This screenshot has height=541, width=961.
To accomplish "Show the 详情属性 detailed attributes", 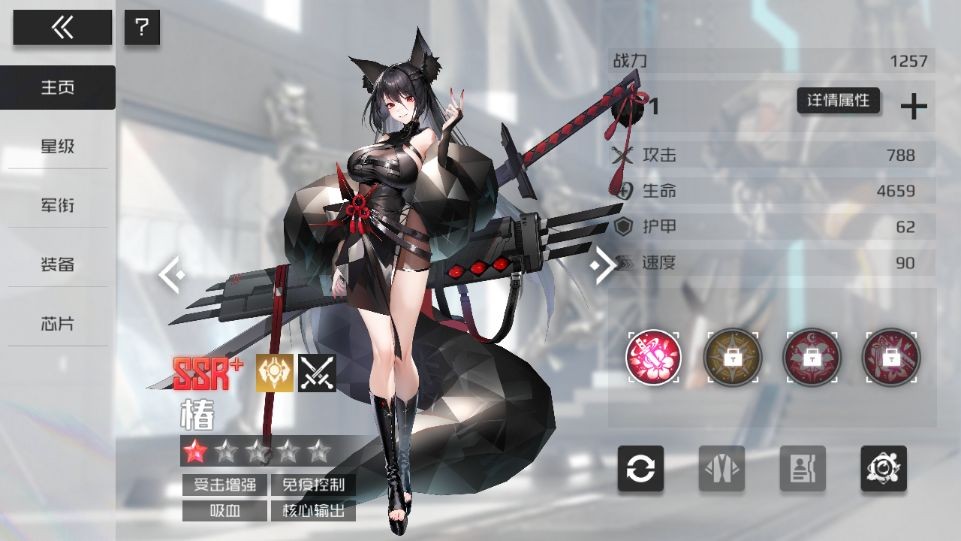I will pos(838,101).
